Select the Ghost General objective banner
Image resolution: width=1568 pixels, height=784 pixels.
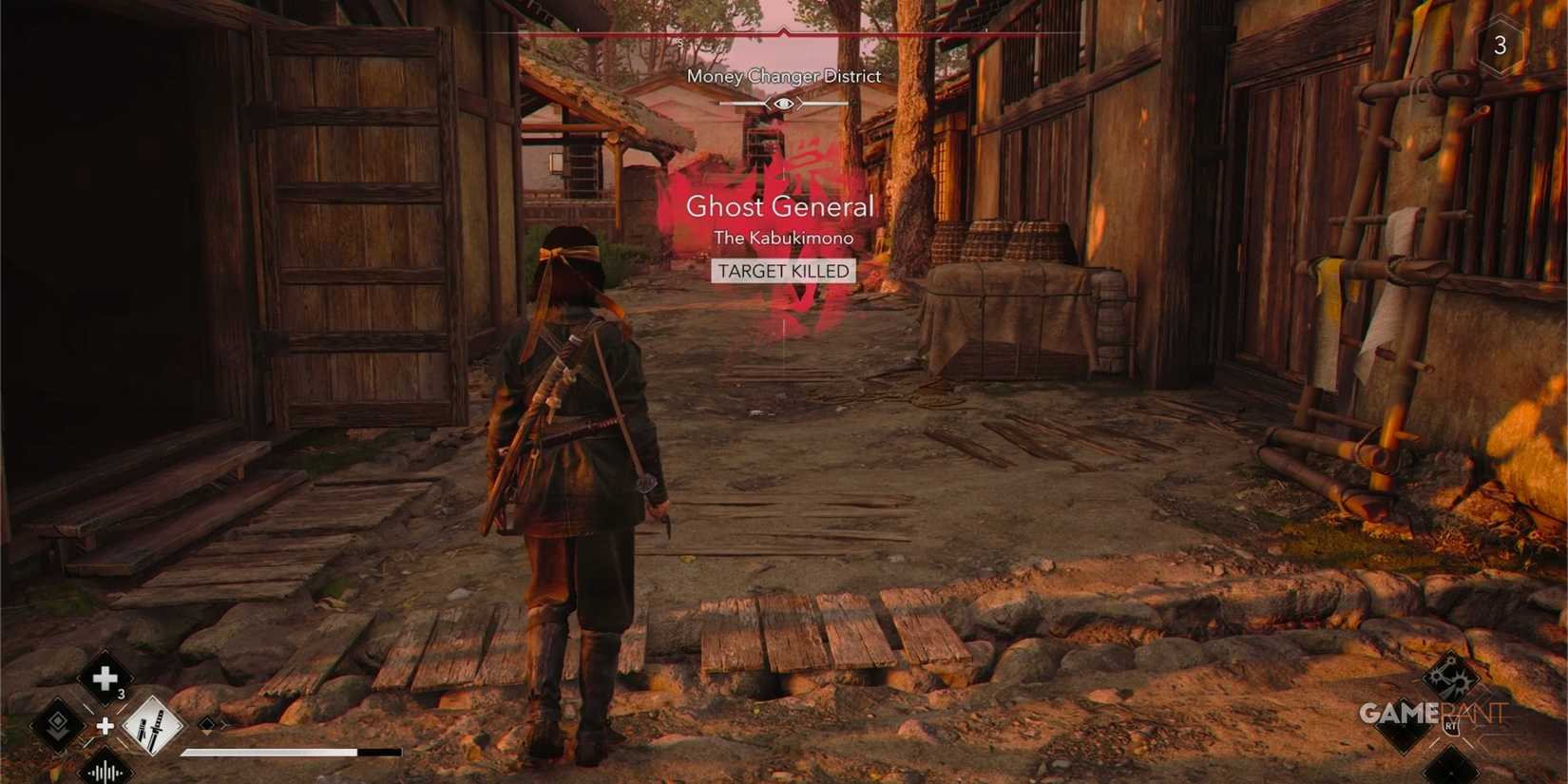point(782,207)
